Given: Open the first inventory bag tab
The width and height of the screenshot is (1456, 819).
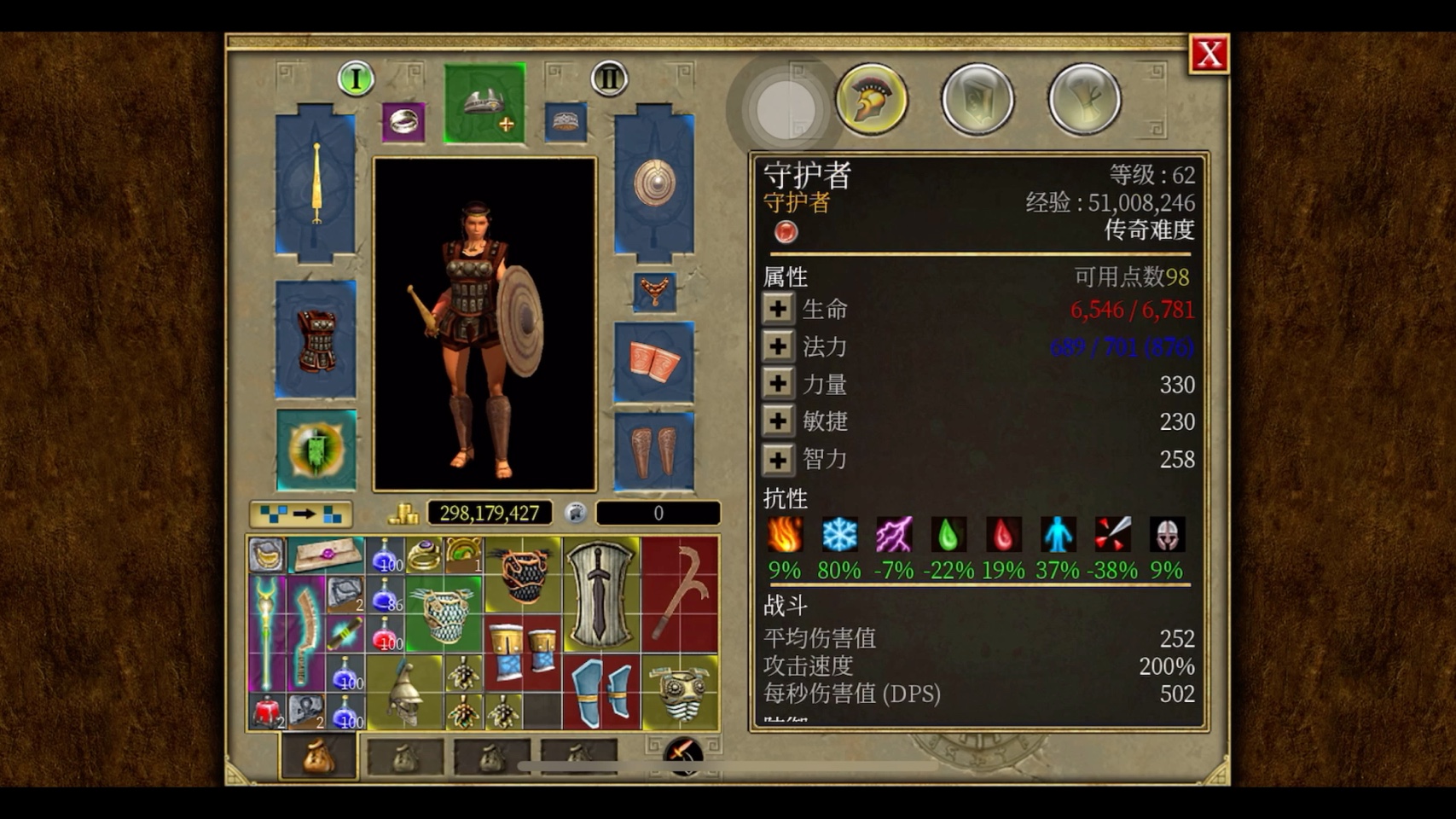Looking at the screenshot, I should coord(318,756).
